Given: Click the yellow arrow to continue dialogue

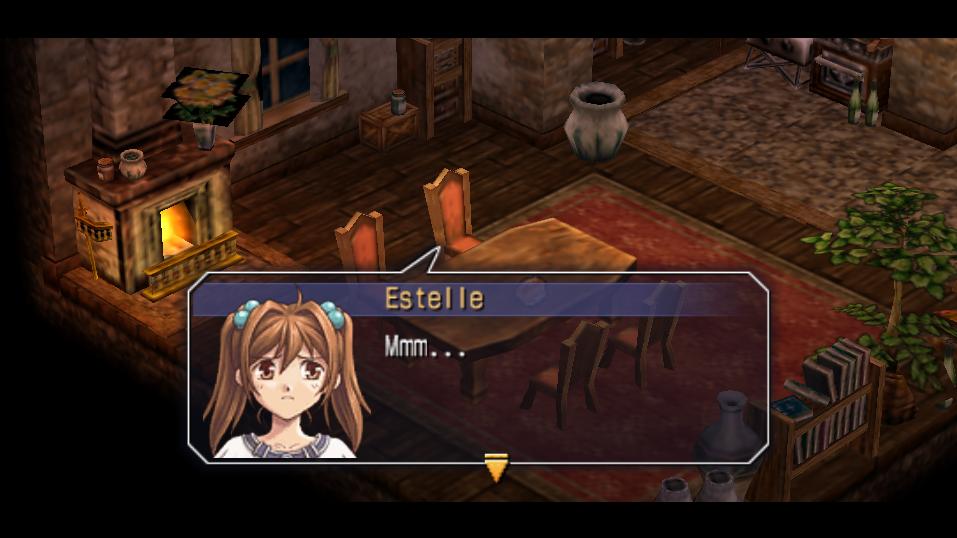Looking at the screenshot, I should pyautogui.click(x=496, y=466).
